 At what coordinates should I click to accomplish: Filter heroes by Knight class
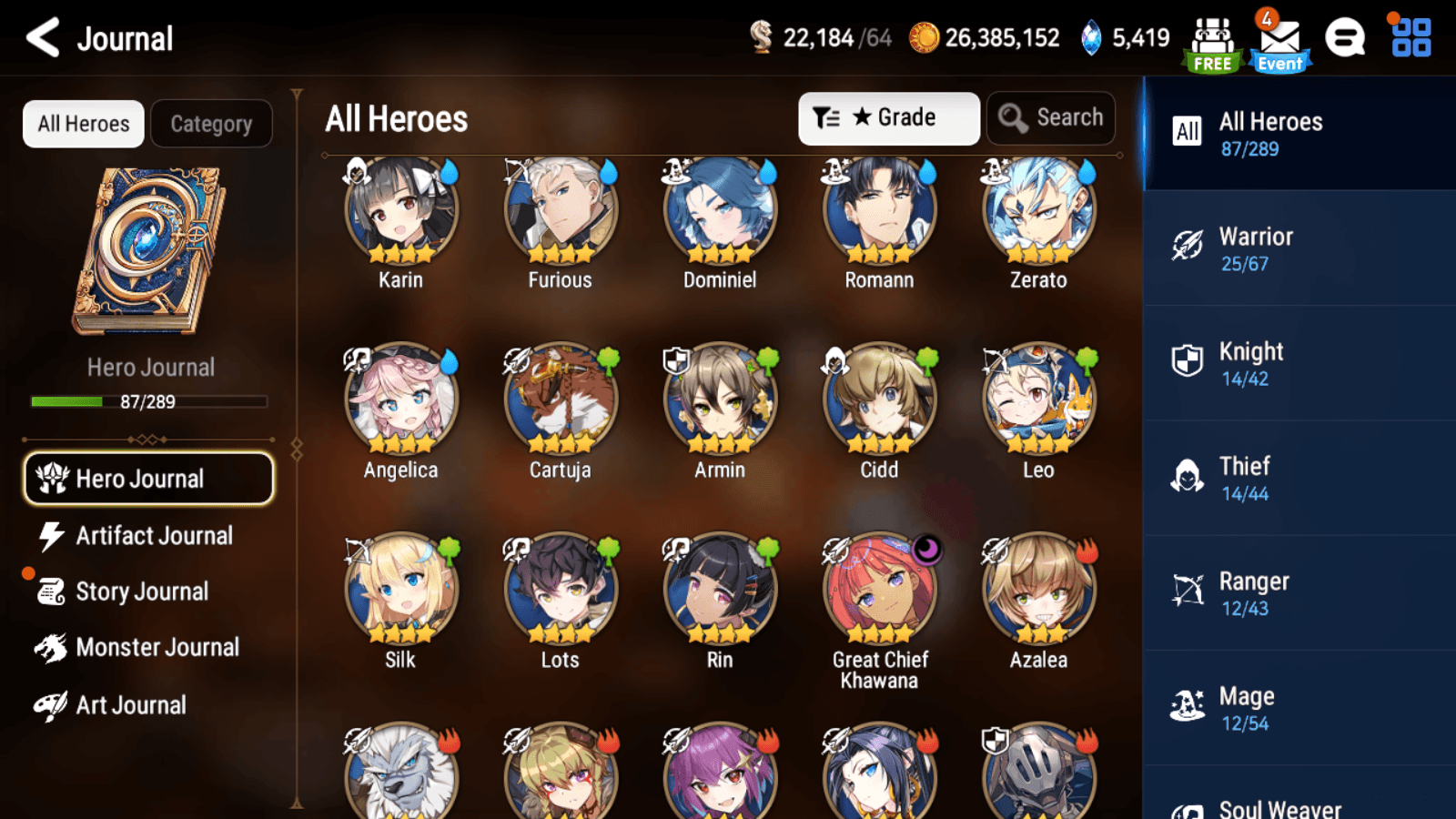pos(1297,363)
